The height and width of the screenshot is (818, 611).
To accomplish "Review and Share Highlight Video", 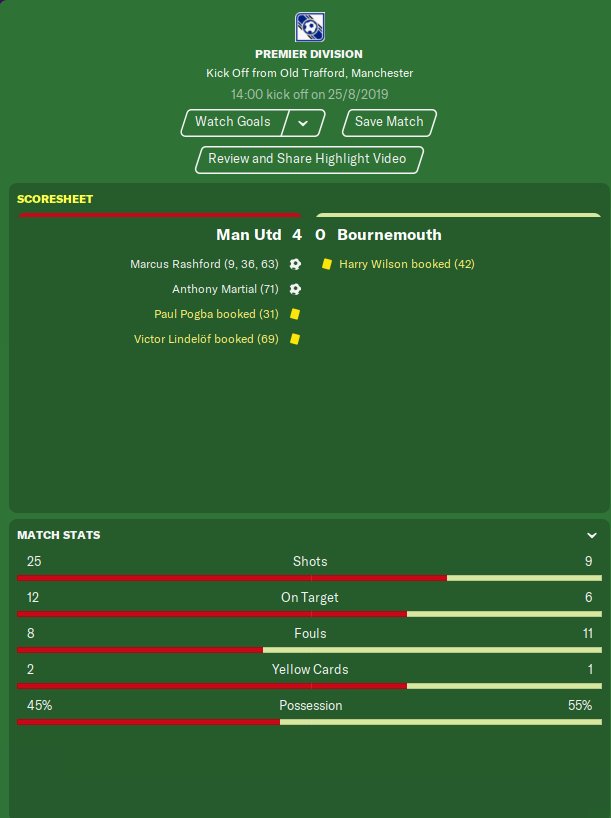I will [x=309, y=159].
